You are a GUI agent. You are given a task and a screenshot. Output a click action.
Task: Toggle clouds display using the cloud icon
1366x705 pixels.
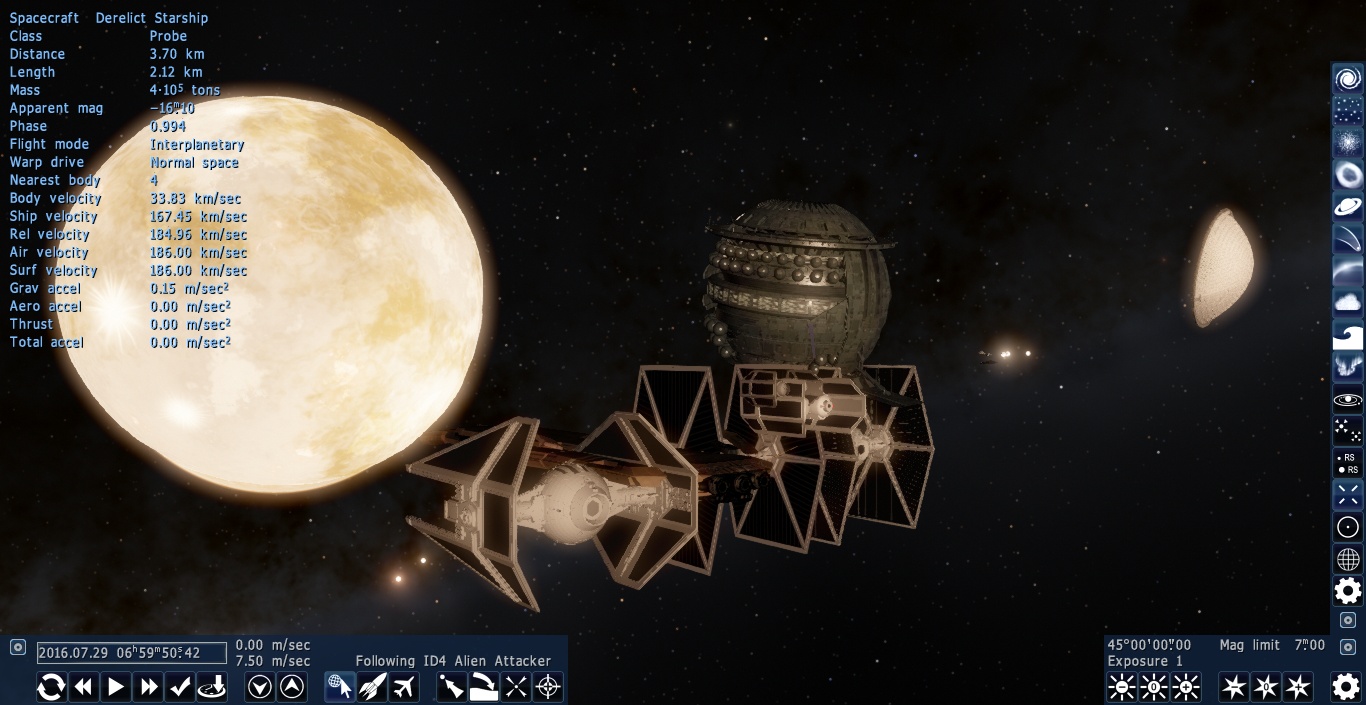click(1348, 302)
